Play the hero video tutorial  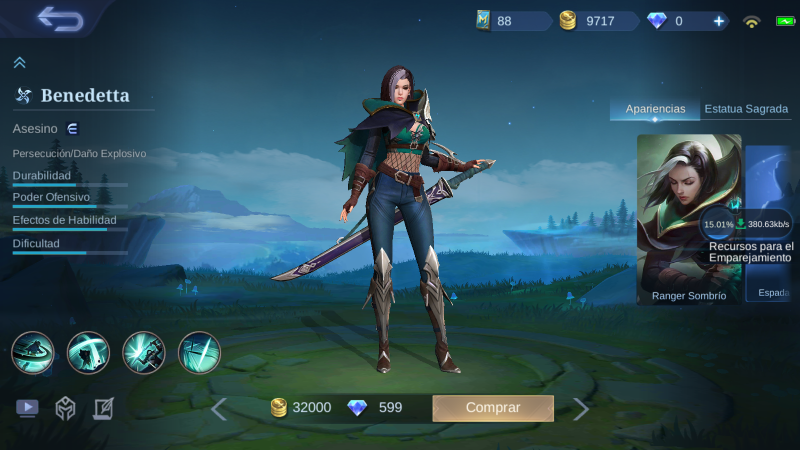[27, 407]
